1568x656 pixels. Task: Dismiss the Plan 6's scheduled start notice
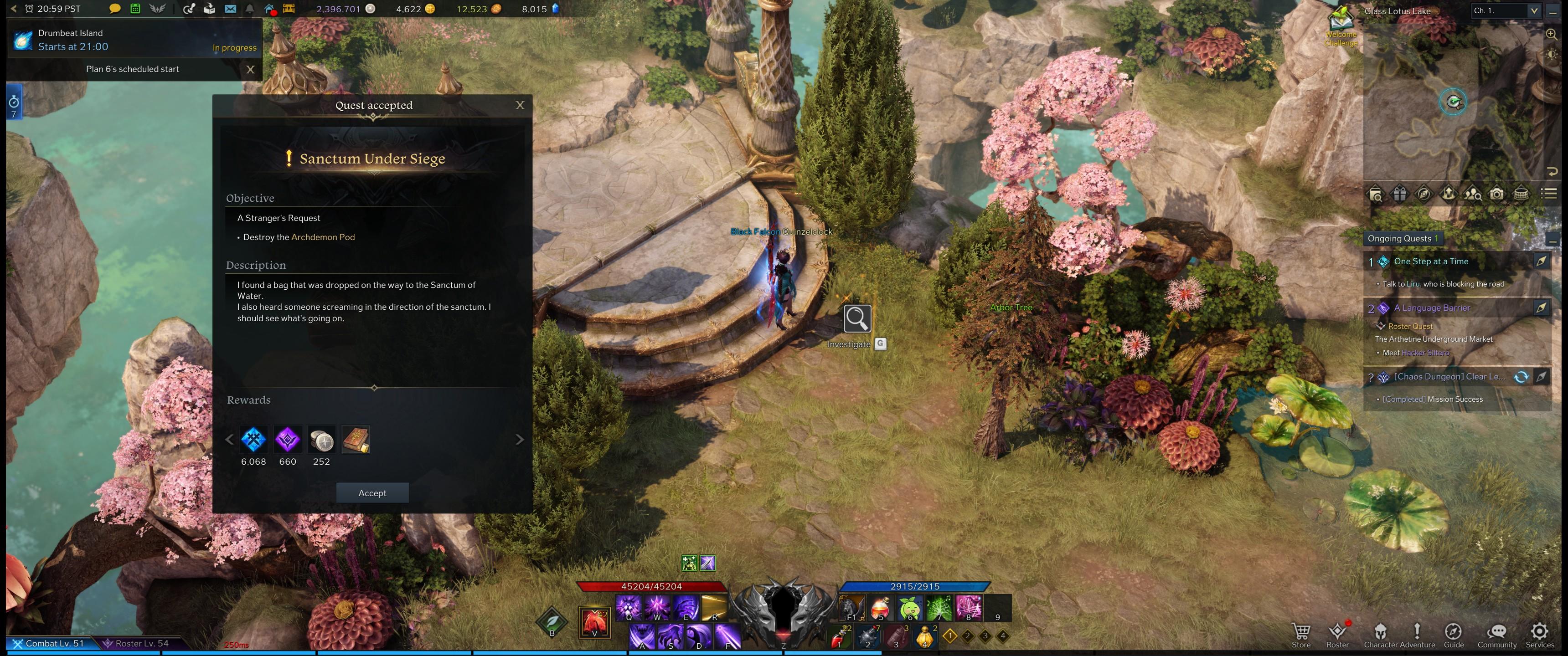tap(250, 69)
